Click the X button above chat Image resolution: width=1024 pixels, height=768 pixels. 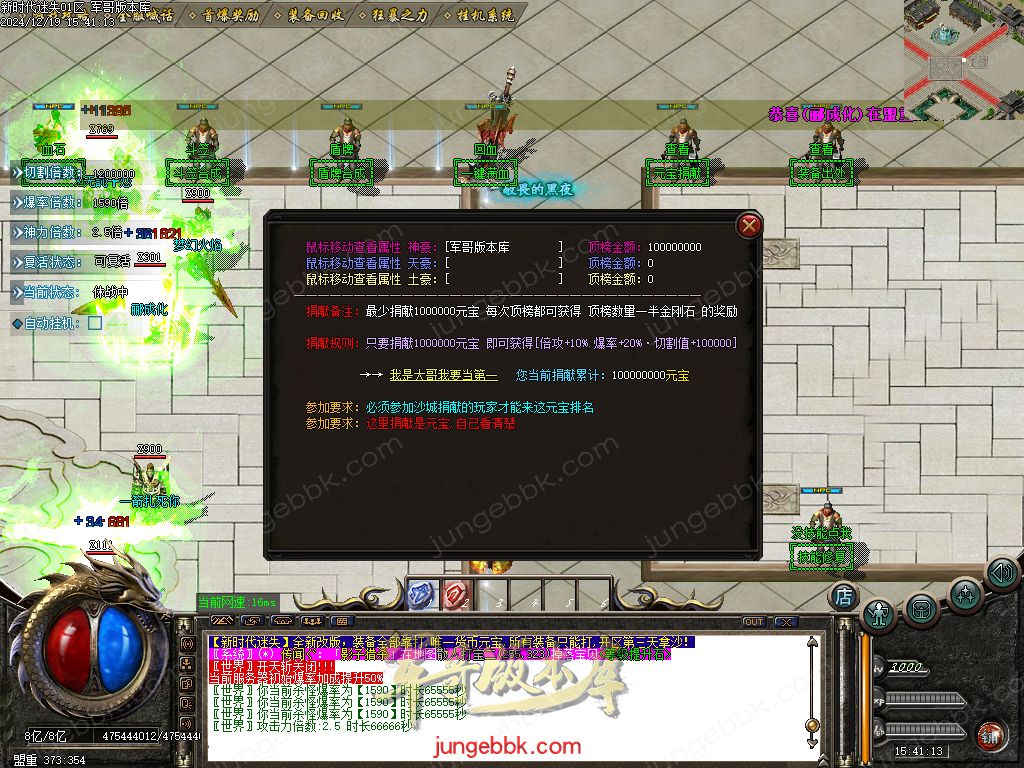[x=786, y=622]
